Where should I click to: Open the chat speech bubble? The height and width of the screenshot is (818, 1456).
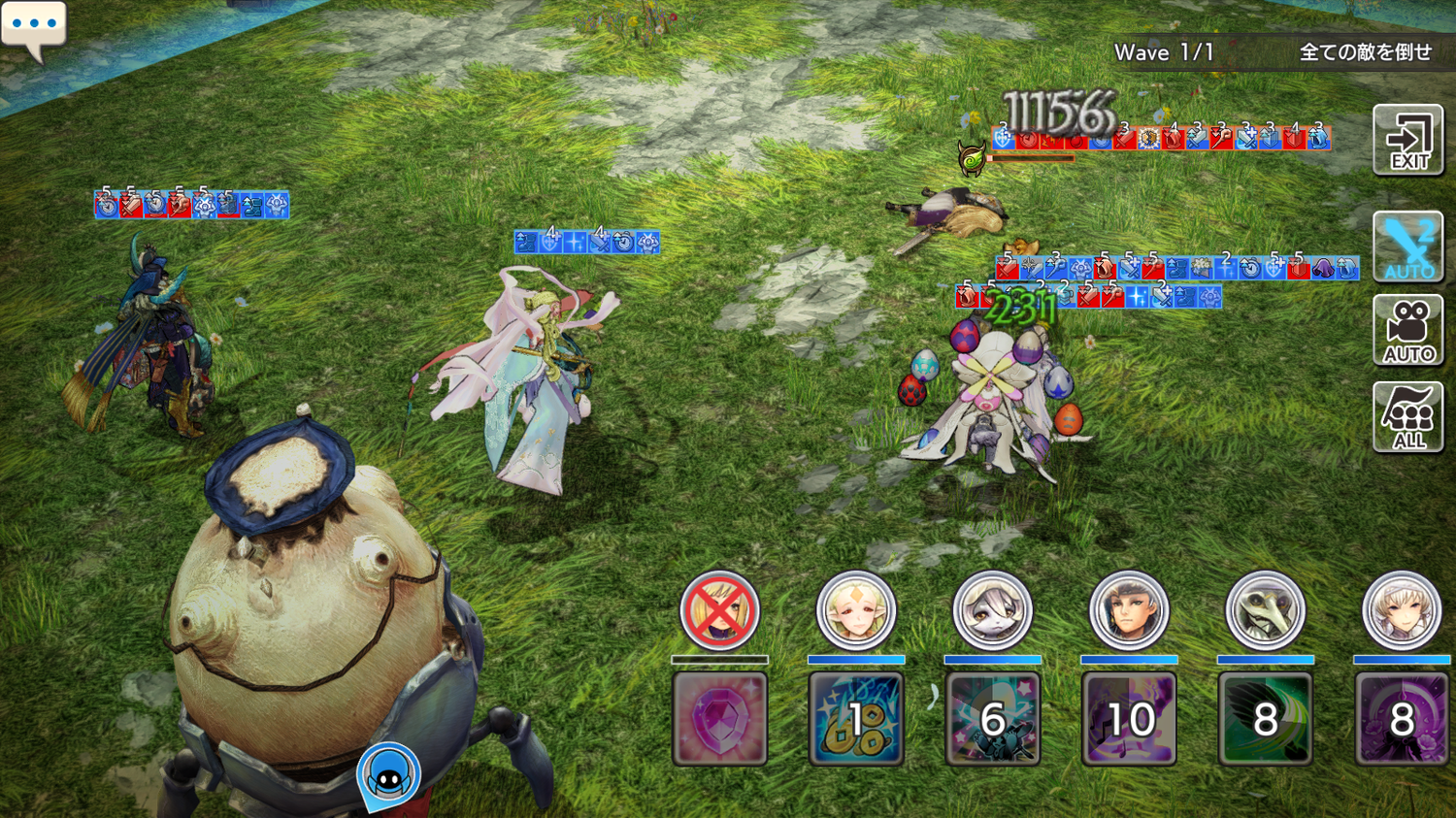click(34, 28)
